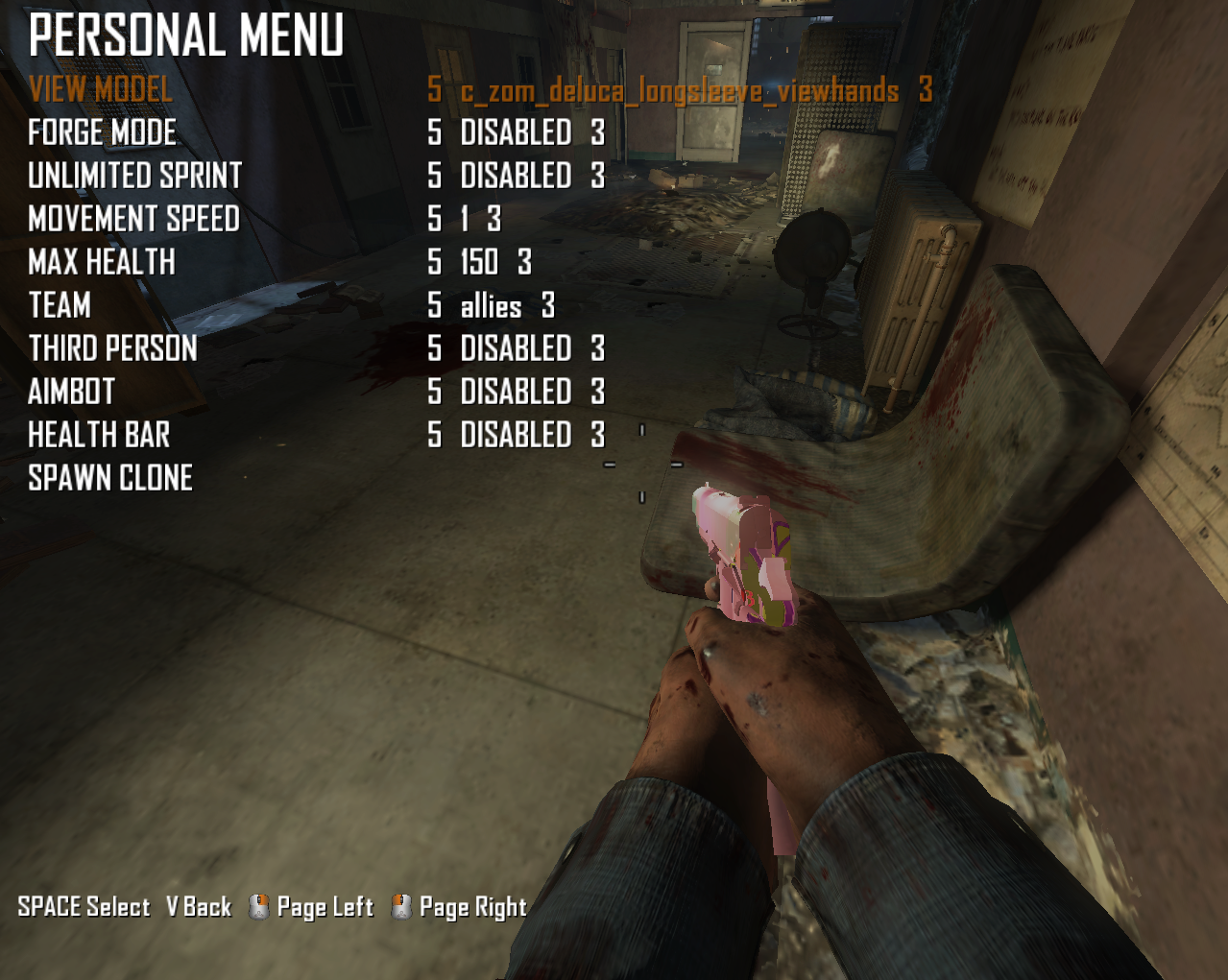Toggle the Unlimited Sprint entry
Viewport: 1228px width, 980px height.
[135, 177]
